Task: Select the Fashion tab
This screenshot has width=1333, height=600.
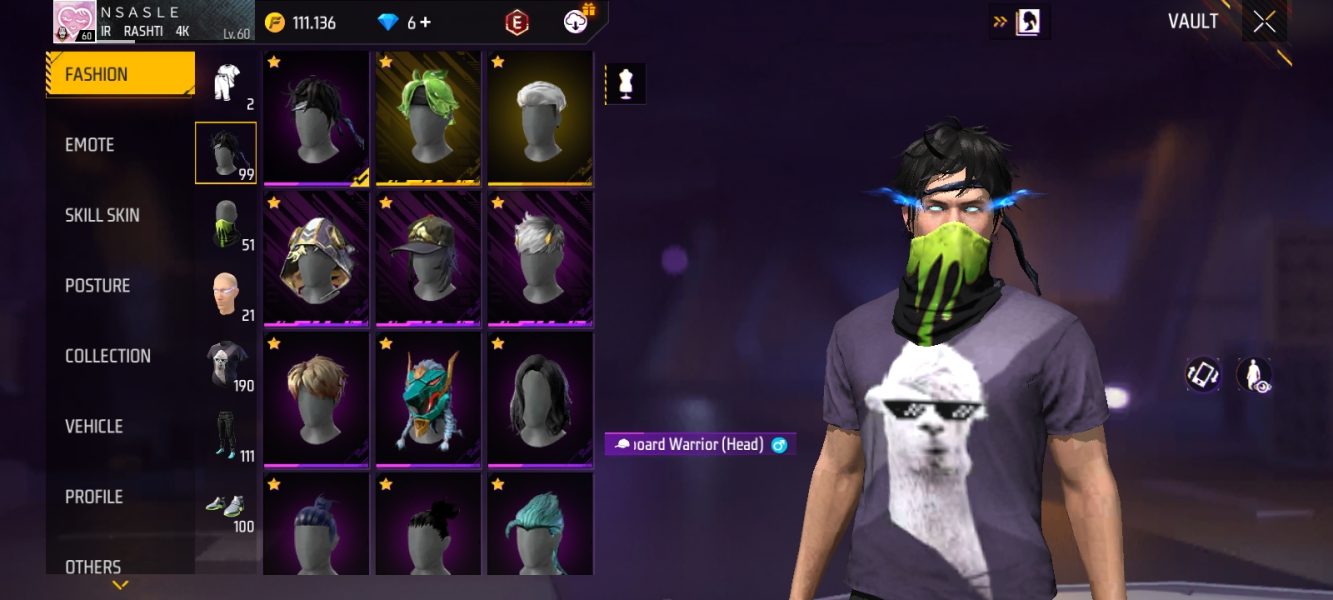Action: click(x=120, y=74)
